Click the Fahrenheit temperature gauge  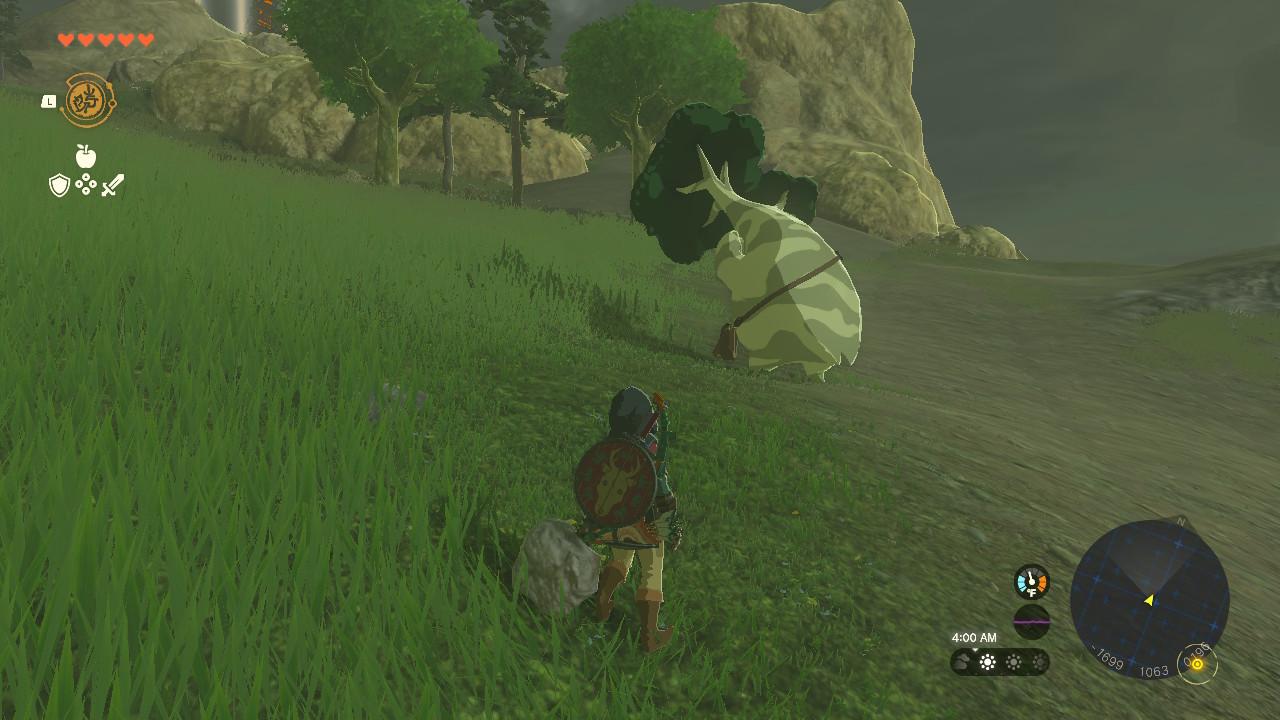click(x=1032, y=581)
